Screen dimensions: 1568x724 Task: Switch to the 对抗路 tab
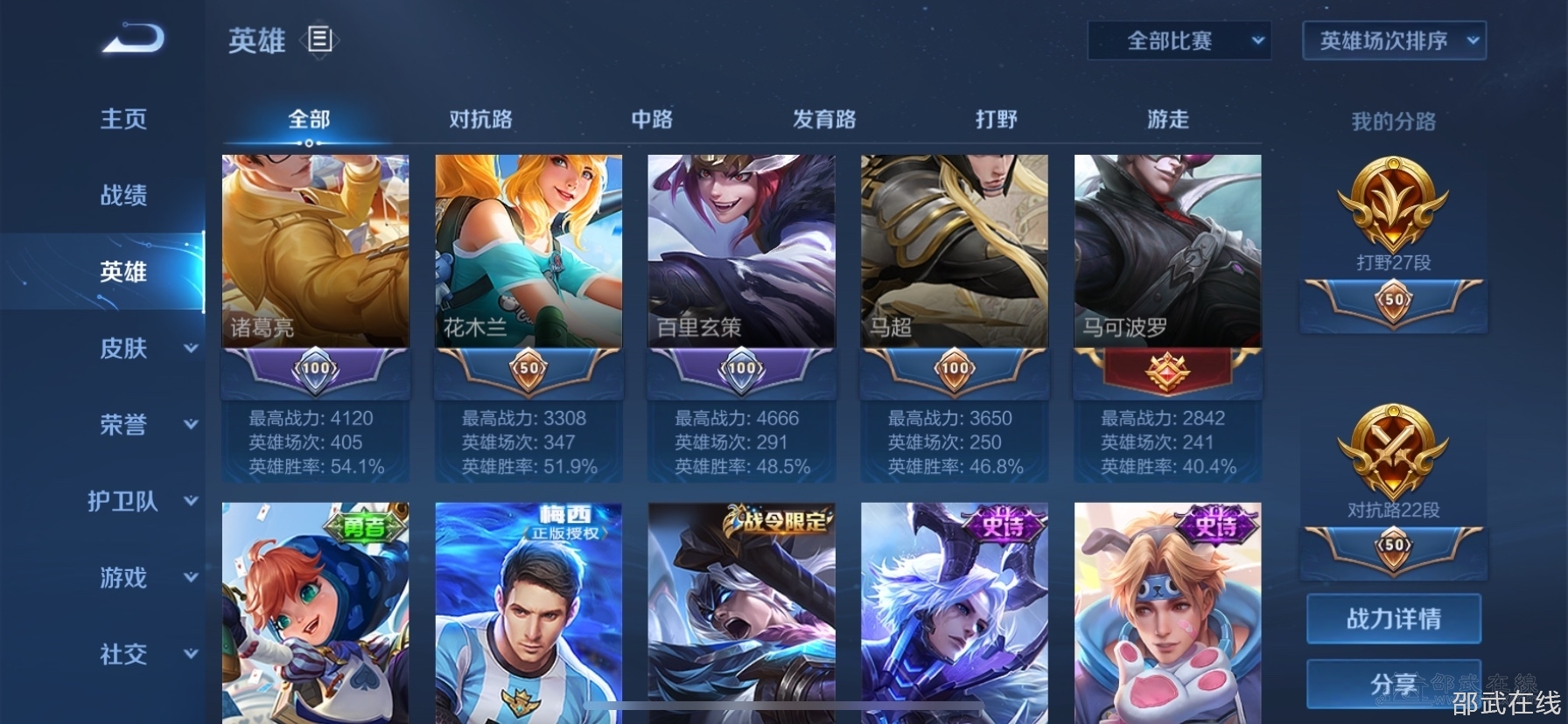(x=479, y=120)
